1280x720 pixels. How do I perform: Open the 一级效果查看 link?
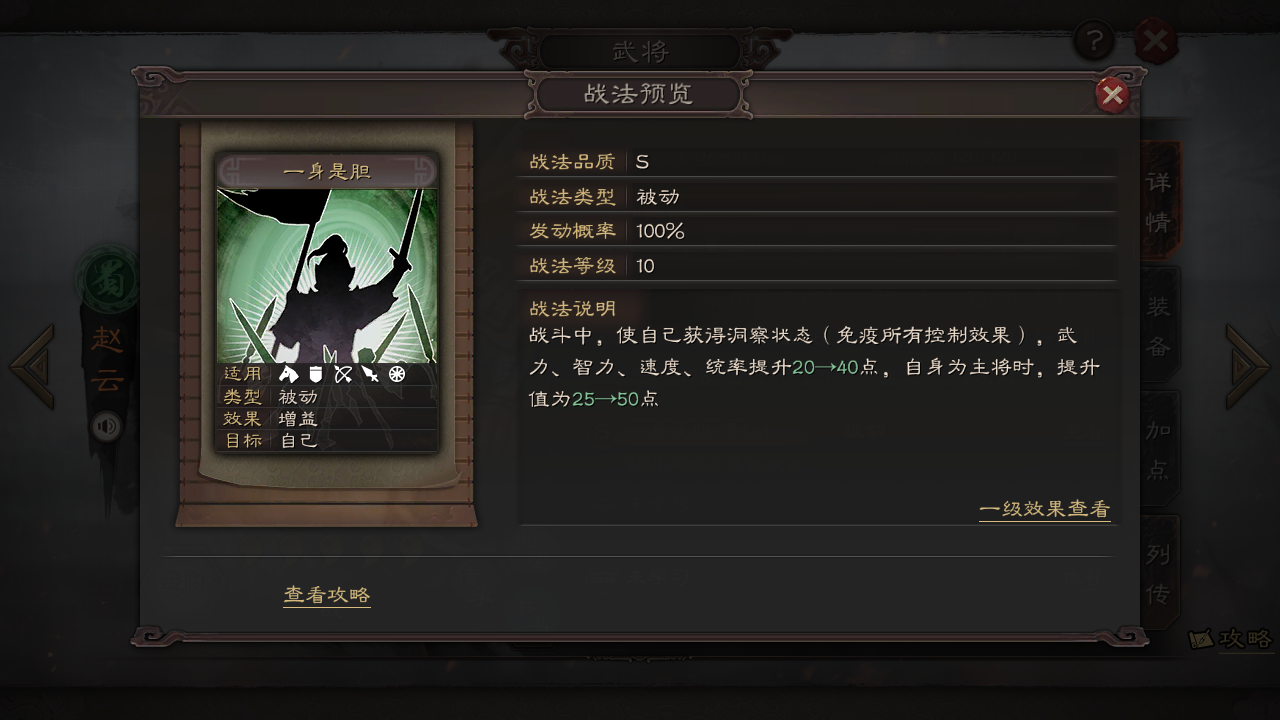click(x=1045, y=510)
